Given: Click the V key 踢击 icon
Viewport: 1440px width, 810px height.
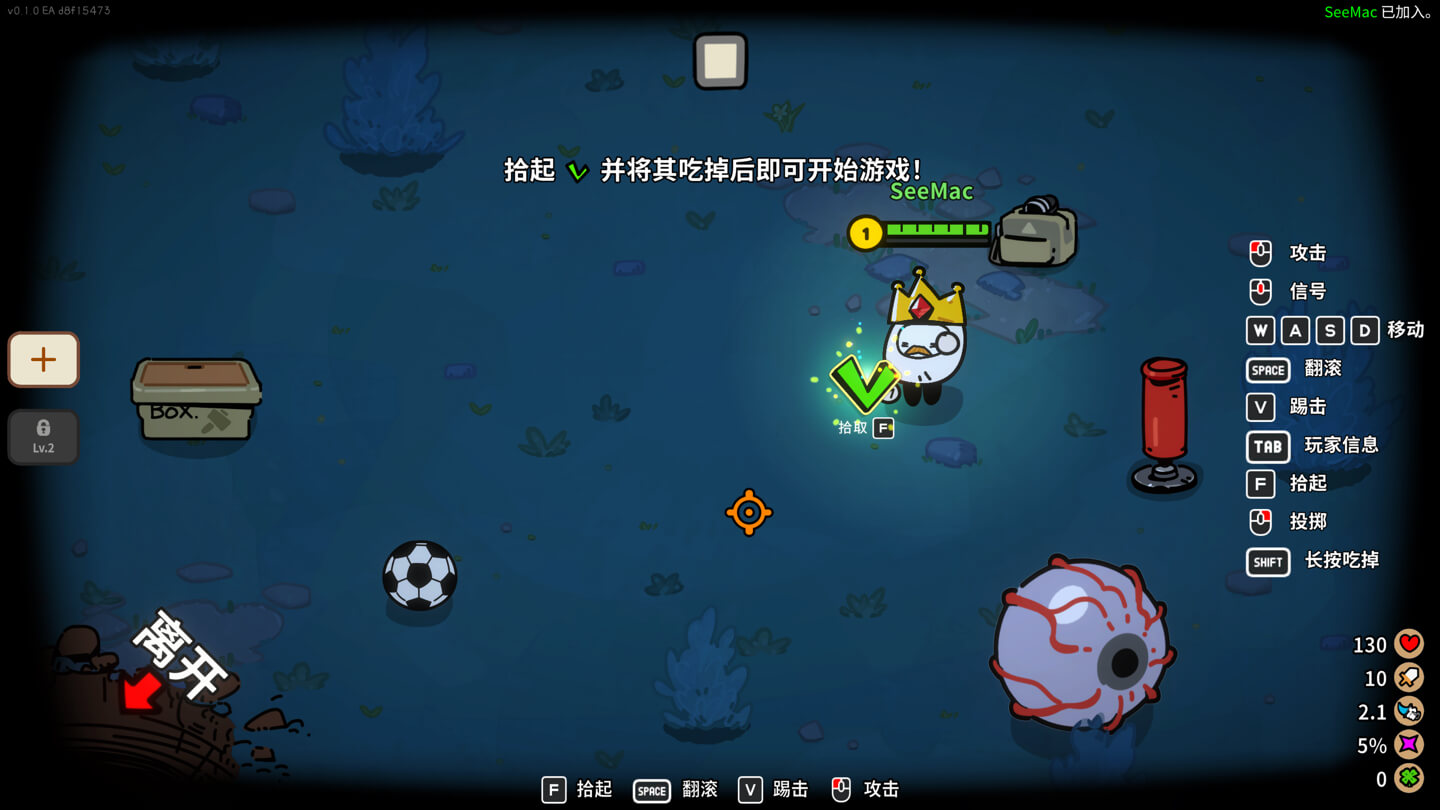Looking at the screenshot, I should pos(1259,407).
